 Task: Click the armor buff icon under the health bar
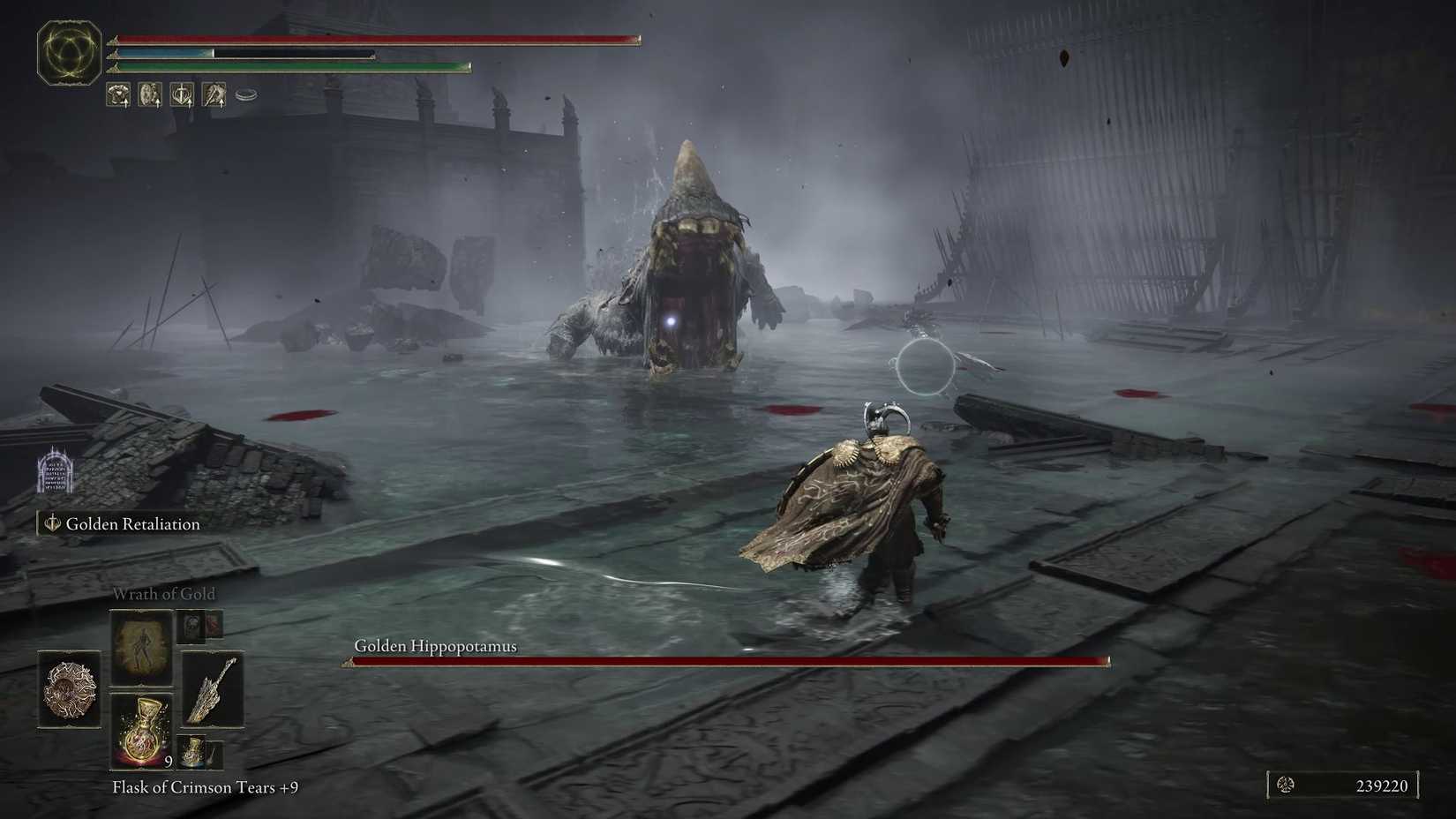pyautogui.click(x=117, y=94)
